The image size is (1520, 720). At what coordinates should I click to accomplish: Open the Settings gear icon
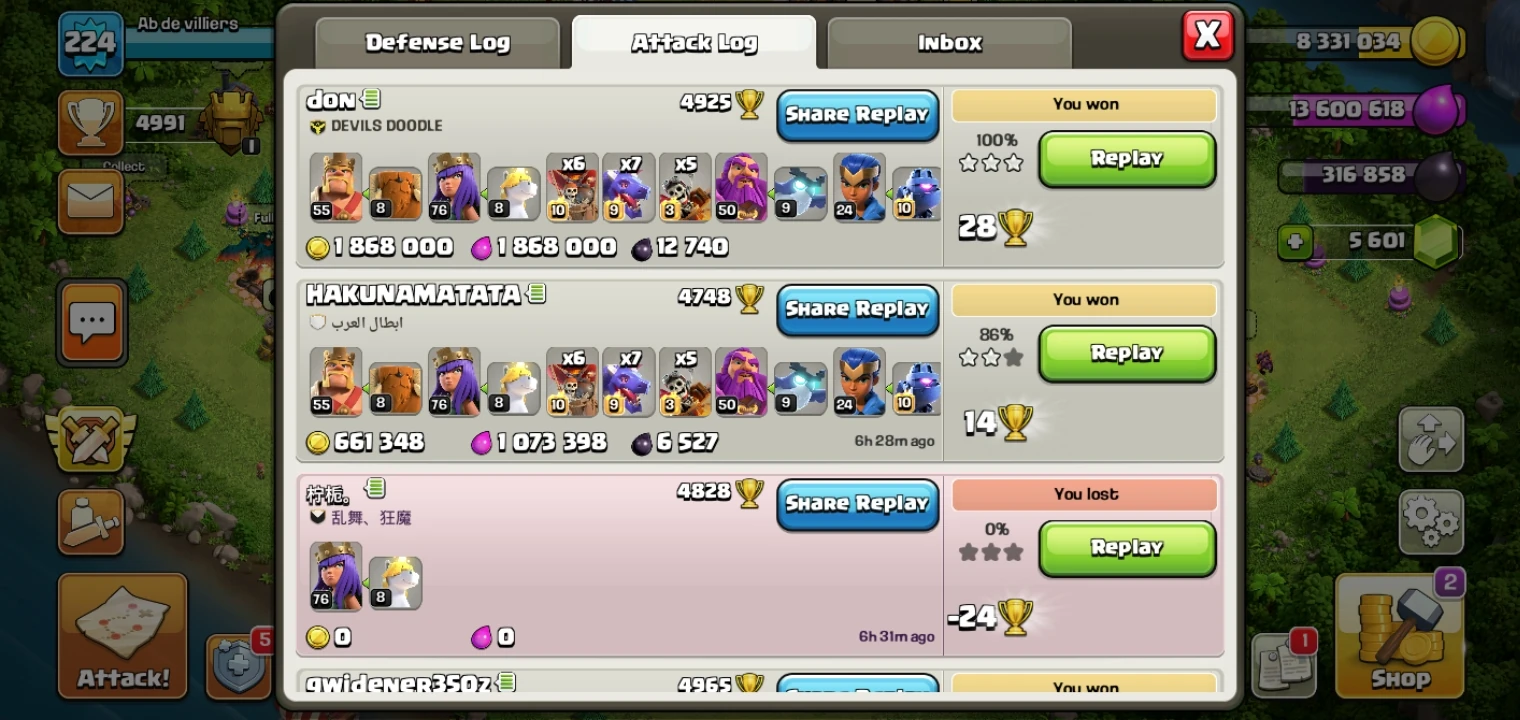1432,522
